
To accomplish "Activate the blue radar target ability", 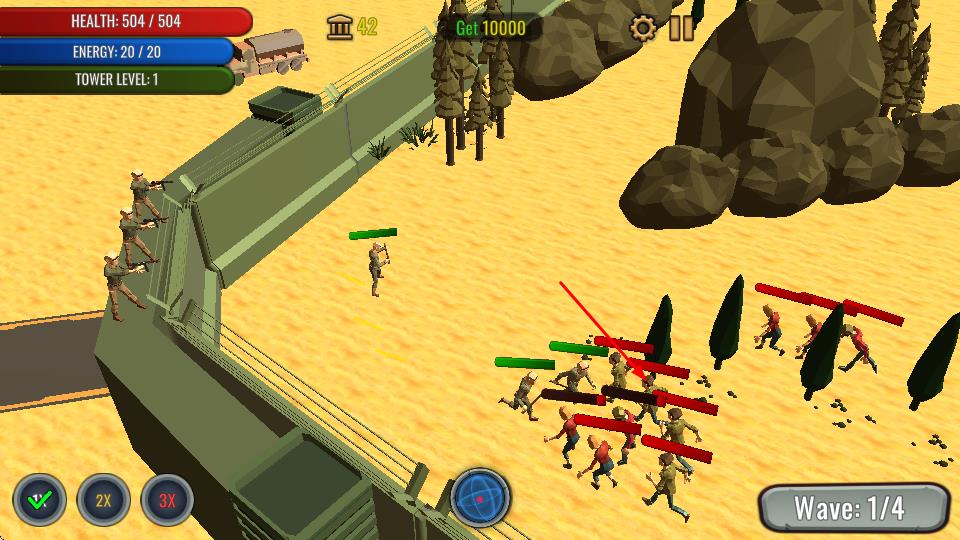I will (x=481, y=497).
